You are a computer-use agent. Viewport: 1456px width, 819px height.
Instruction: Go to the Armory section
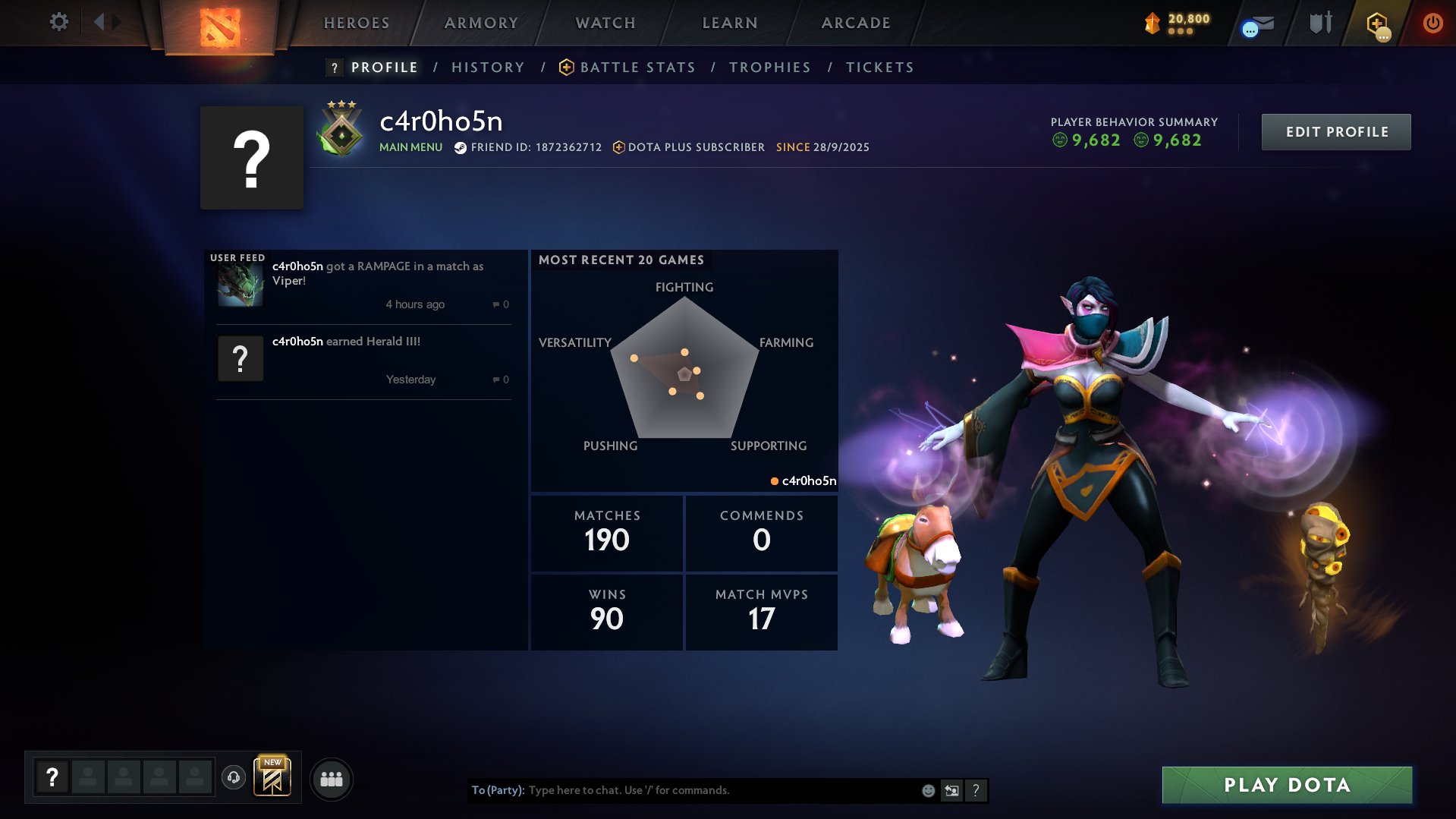coord(481,23)
